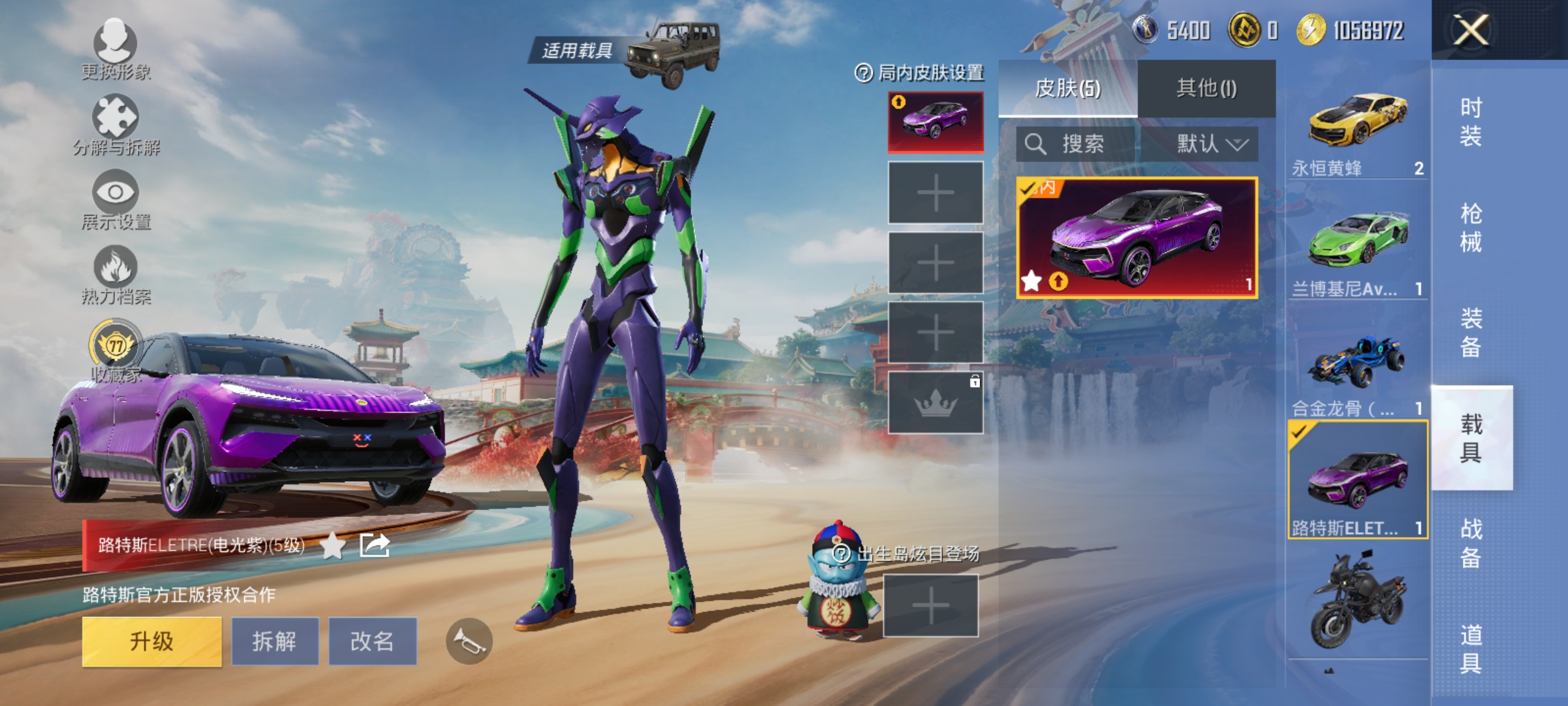The width and height of the screenshot is (1568, 706).
Task: Open the 默认 sort dropdown
Action: click(x=1211, y=144)
